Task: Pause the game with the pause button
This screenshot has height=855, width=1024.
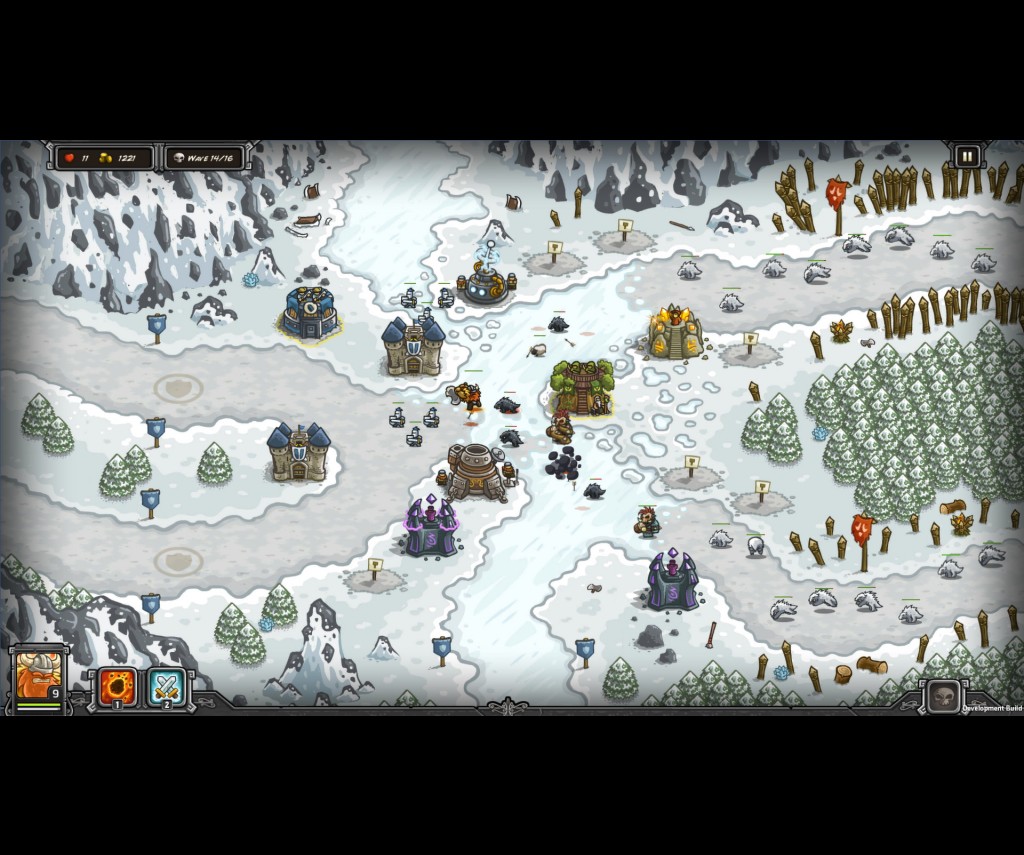Action: pos(967,157)
